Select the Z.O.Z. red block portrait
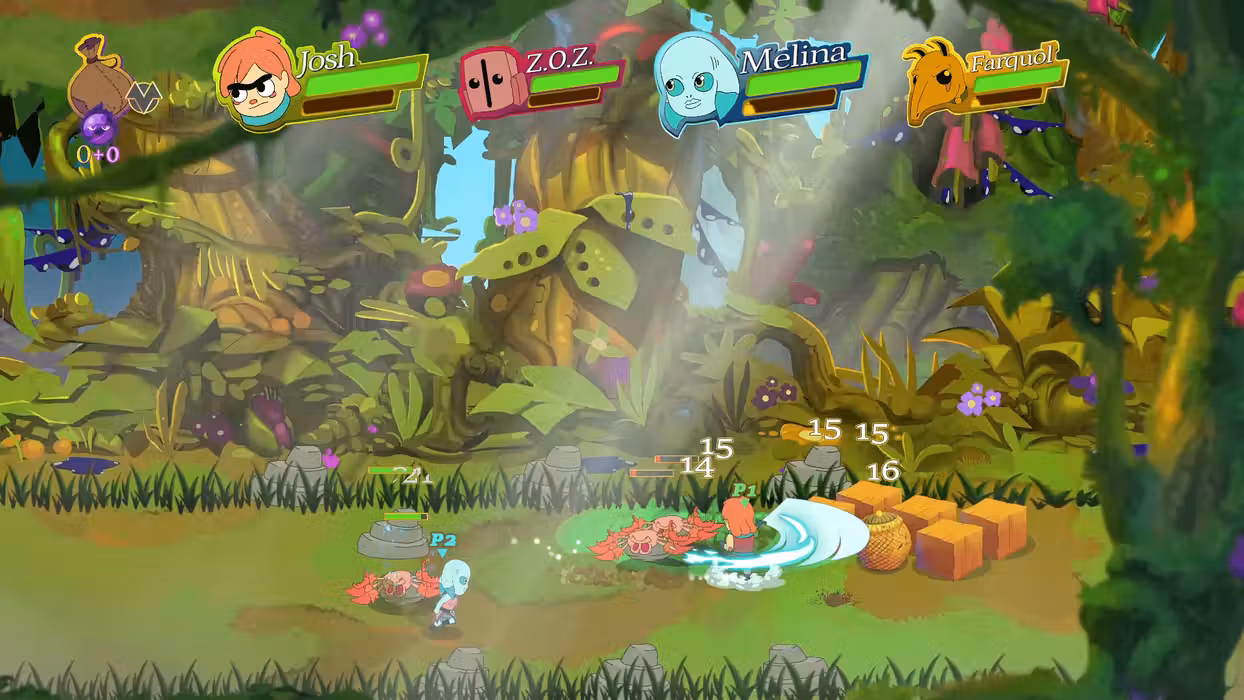The height and width of the screenshot is (700, 1244). coord(490,84)
